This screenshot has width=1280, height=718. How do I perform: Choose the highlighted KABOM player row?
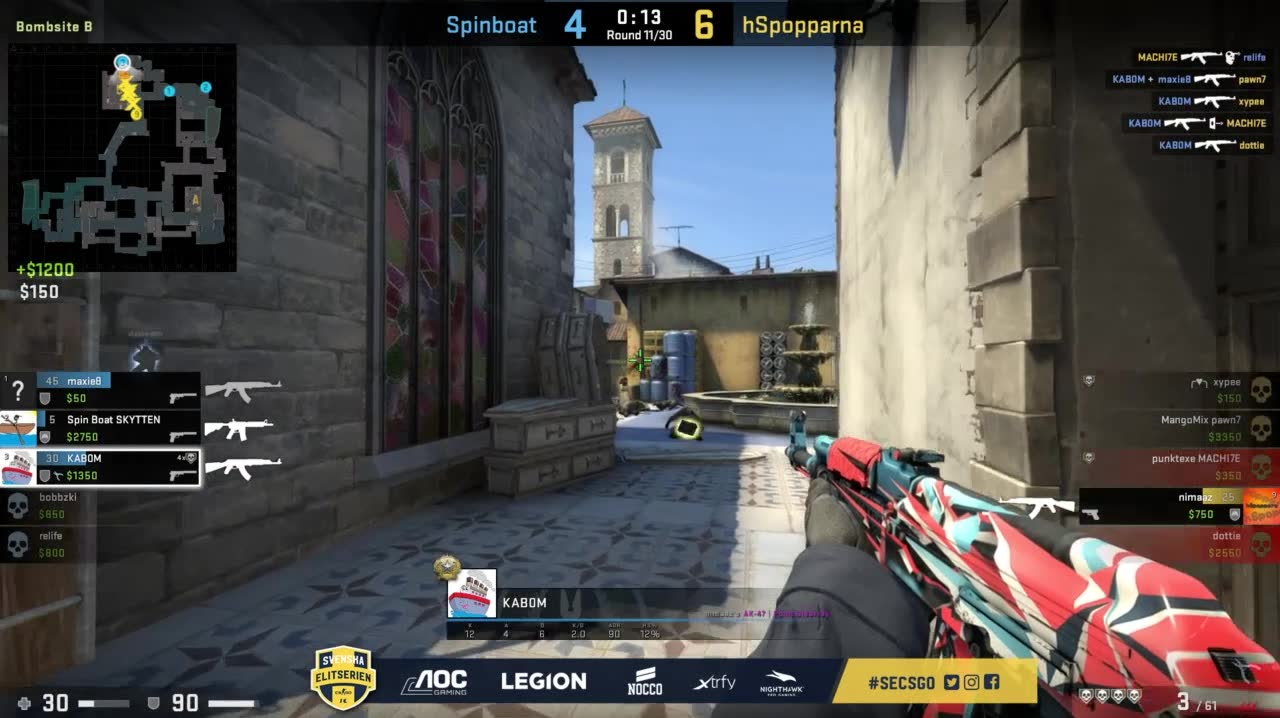pyautogui.click(x=100, y=467)
